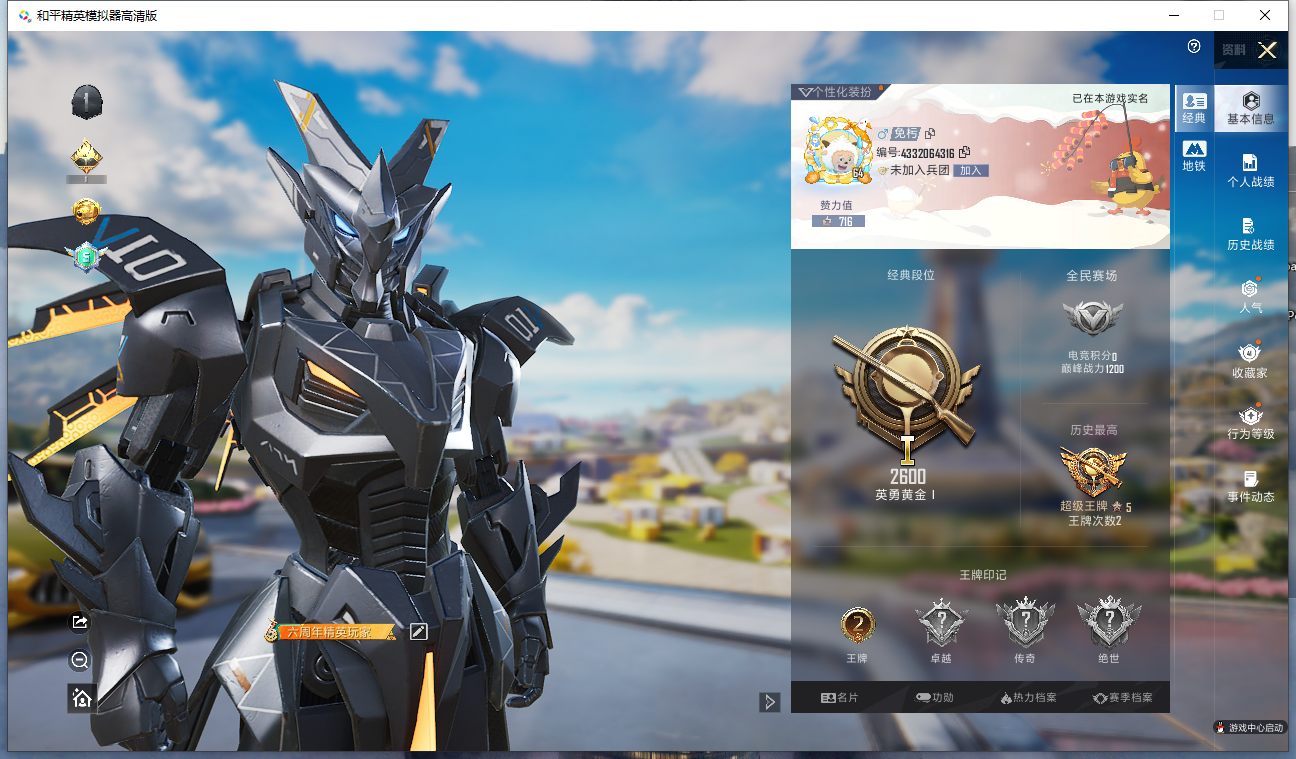This screenshot has height=759, width=1296.
Task: Show the 热力档案 section
Action: [x=1028, y=698]
